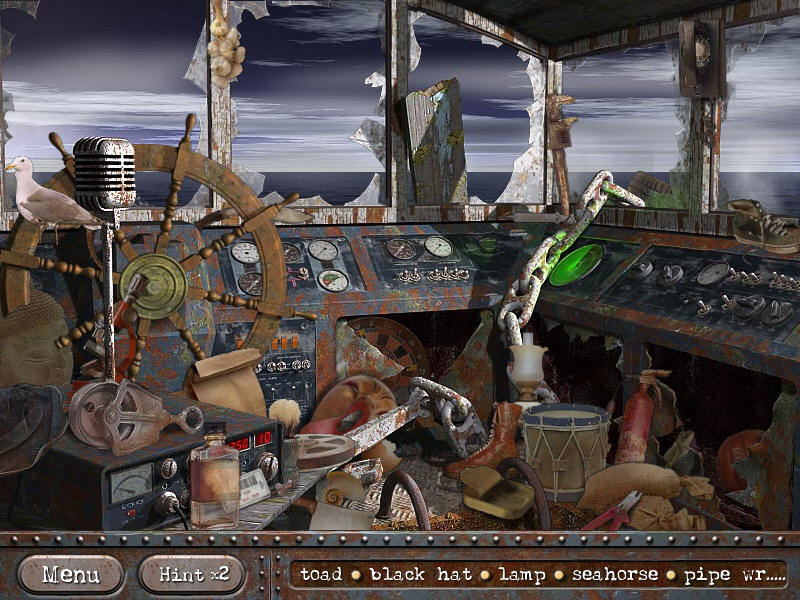
Task: Open the Menu button
Action: click(71, 574)
